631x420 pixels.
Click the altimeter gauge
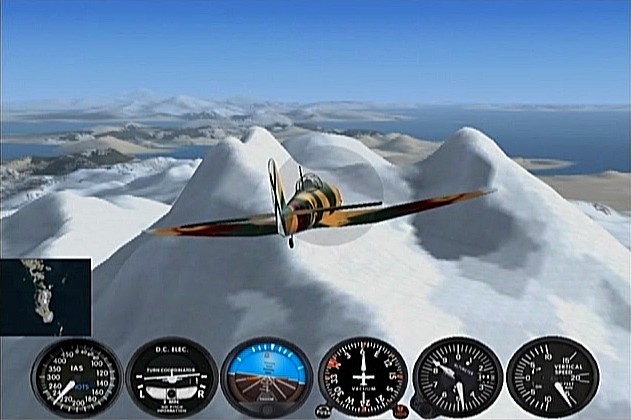pos(457,377)
